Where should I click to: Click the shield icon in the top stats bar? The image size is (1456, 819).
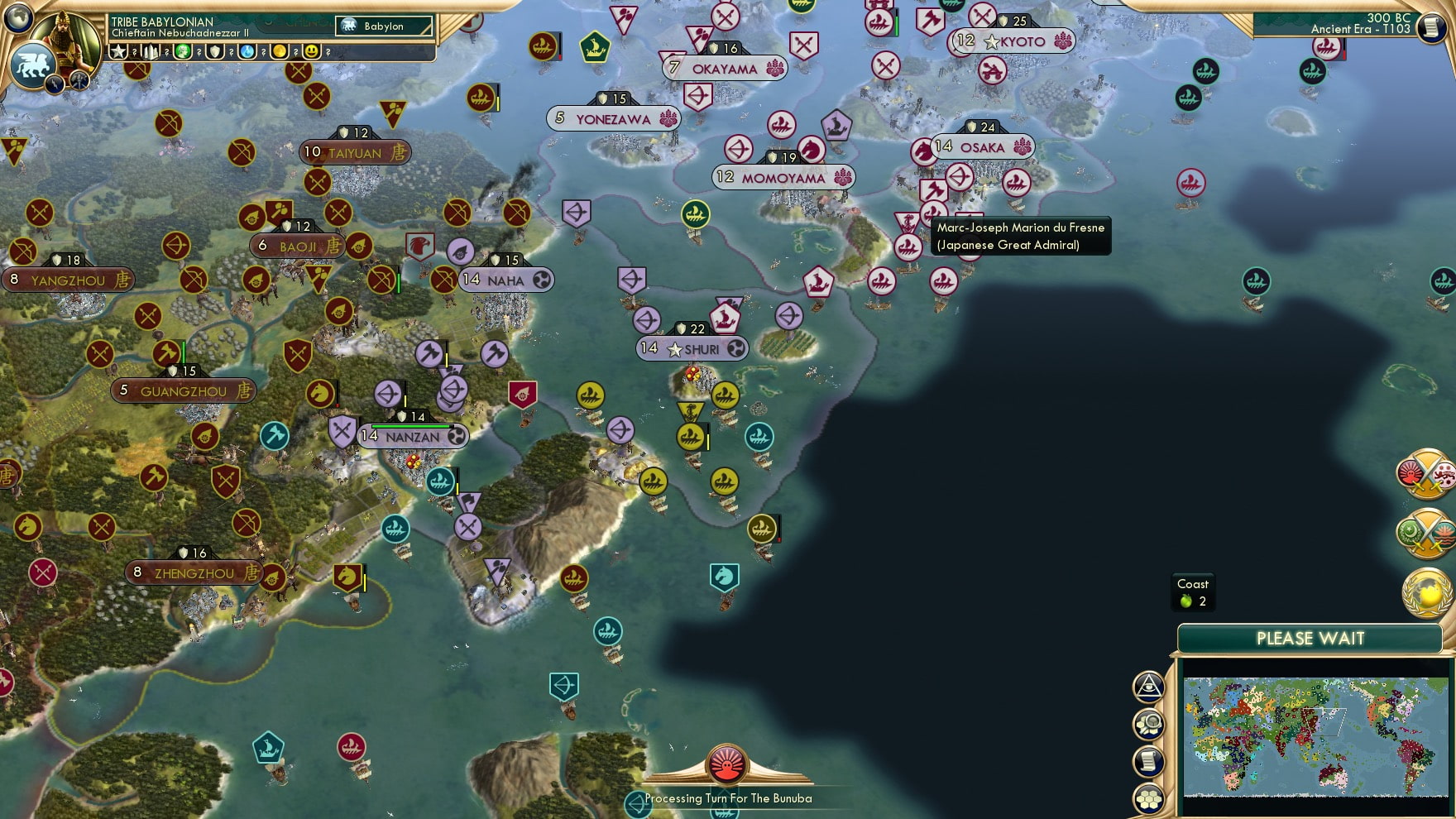[x=213, y=52]
